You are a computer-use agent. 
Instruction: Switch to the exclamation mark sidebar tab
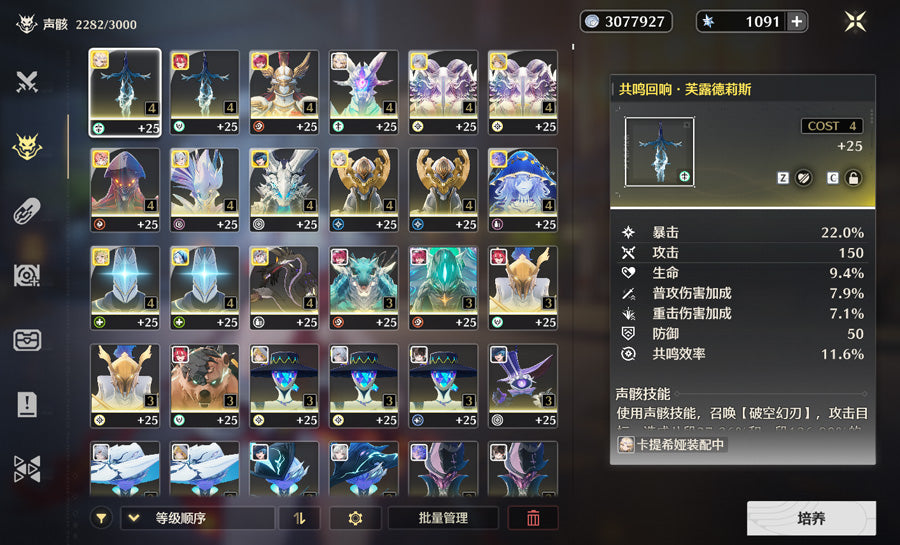pos(27,405)
